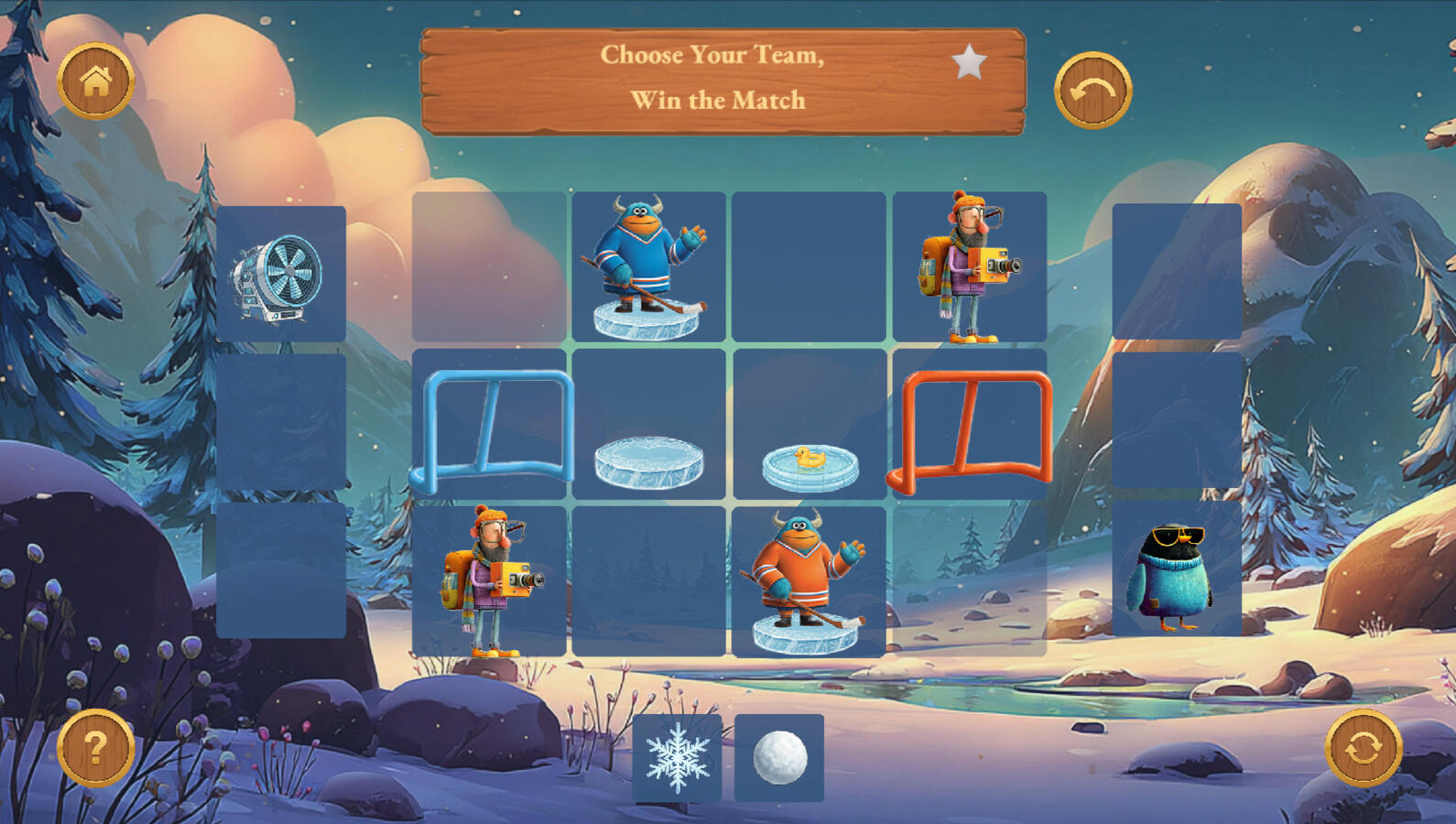The width and height of the screenshot is (1456, 824).
Task: Restart the level with circular arrows button
Action: point(1363,747)
